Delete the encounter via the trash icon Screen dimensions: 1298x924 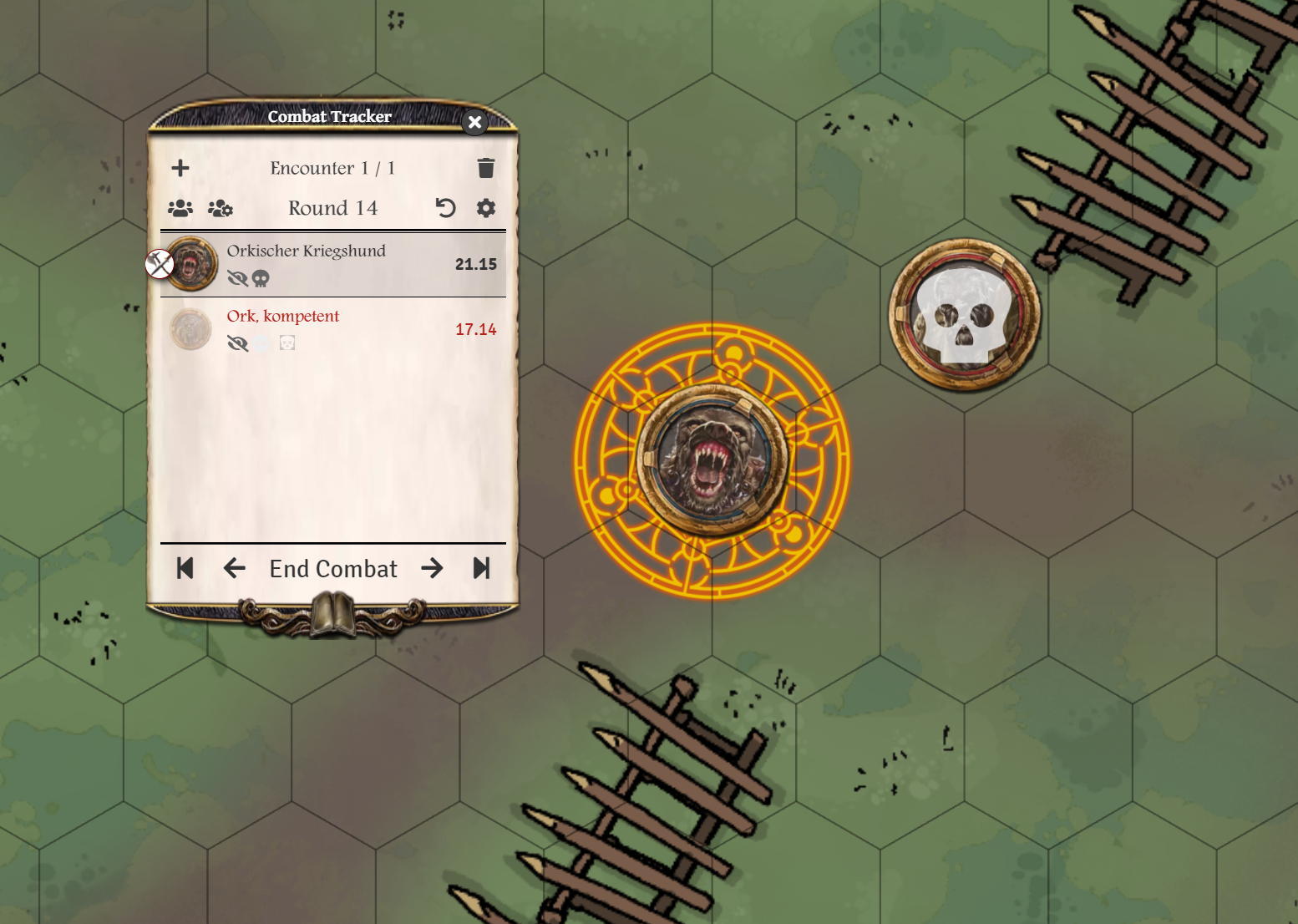(x=485, y=167)
